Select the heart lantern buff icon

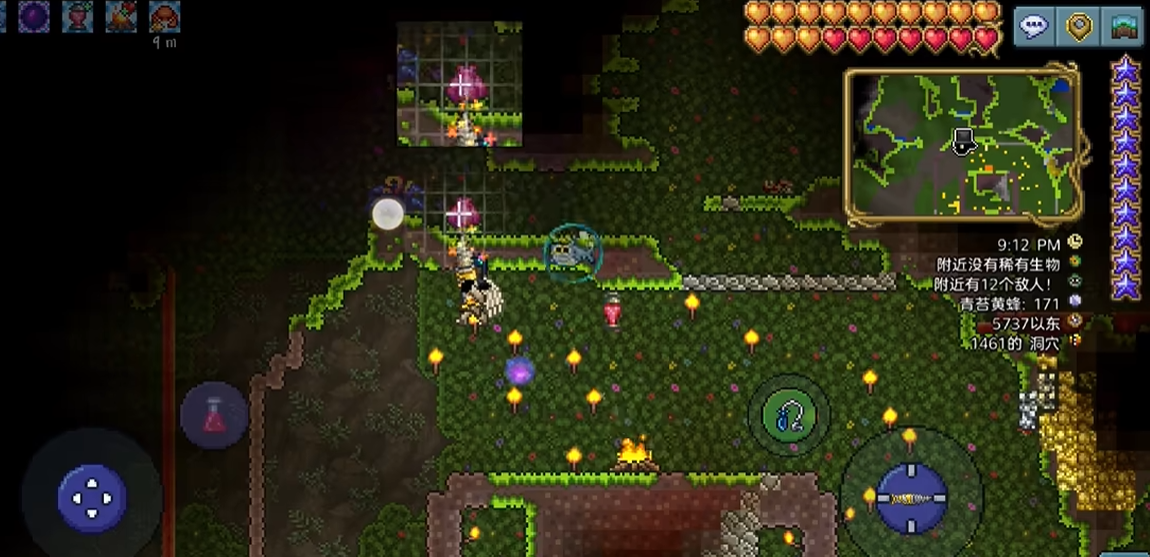point(77,16)
